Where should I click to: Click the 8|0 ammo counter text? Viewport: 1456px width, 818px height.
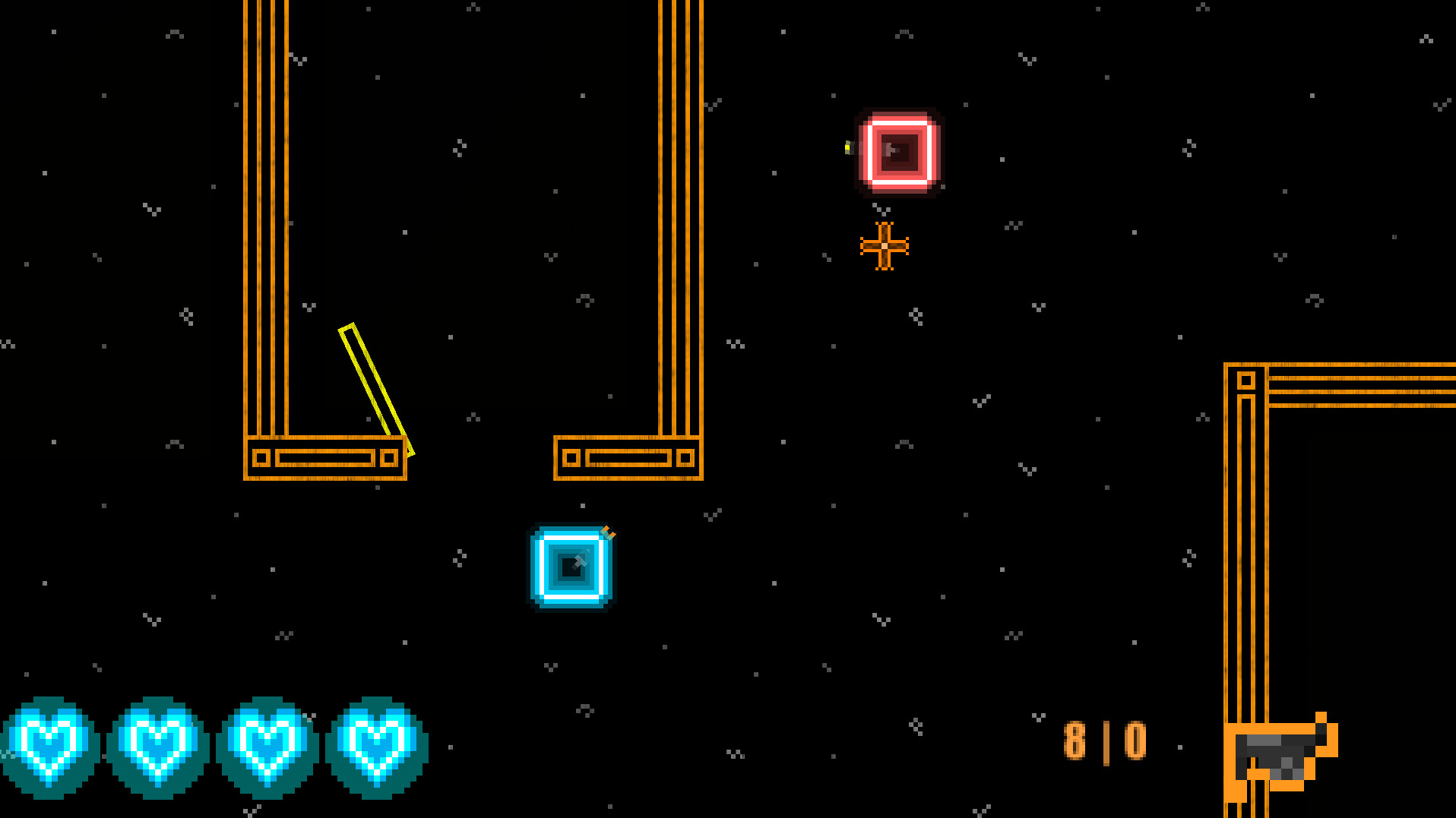pos(1102,739)
